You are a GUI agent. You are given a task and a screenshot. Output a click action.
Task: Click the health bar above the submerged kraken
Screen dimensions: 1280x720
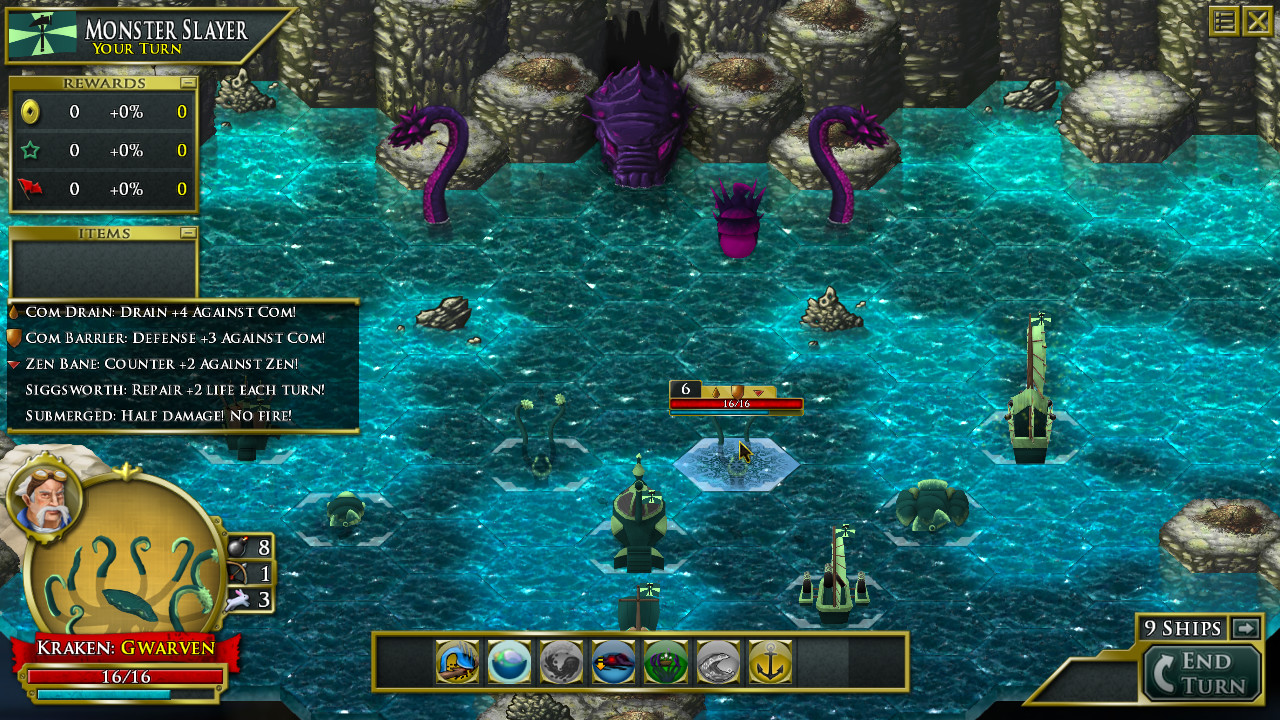[x=735, y=404]
